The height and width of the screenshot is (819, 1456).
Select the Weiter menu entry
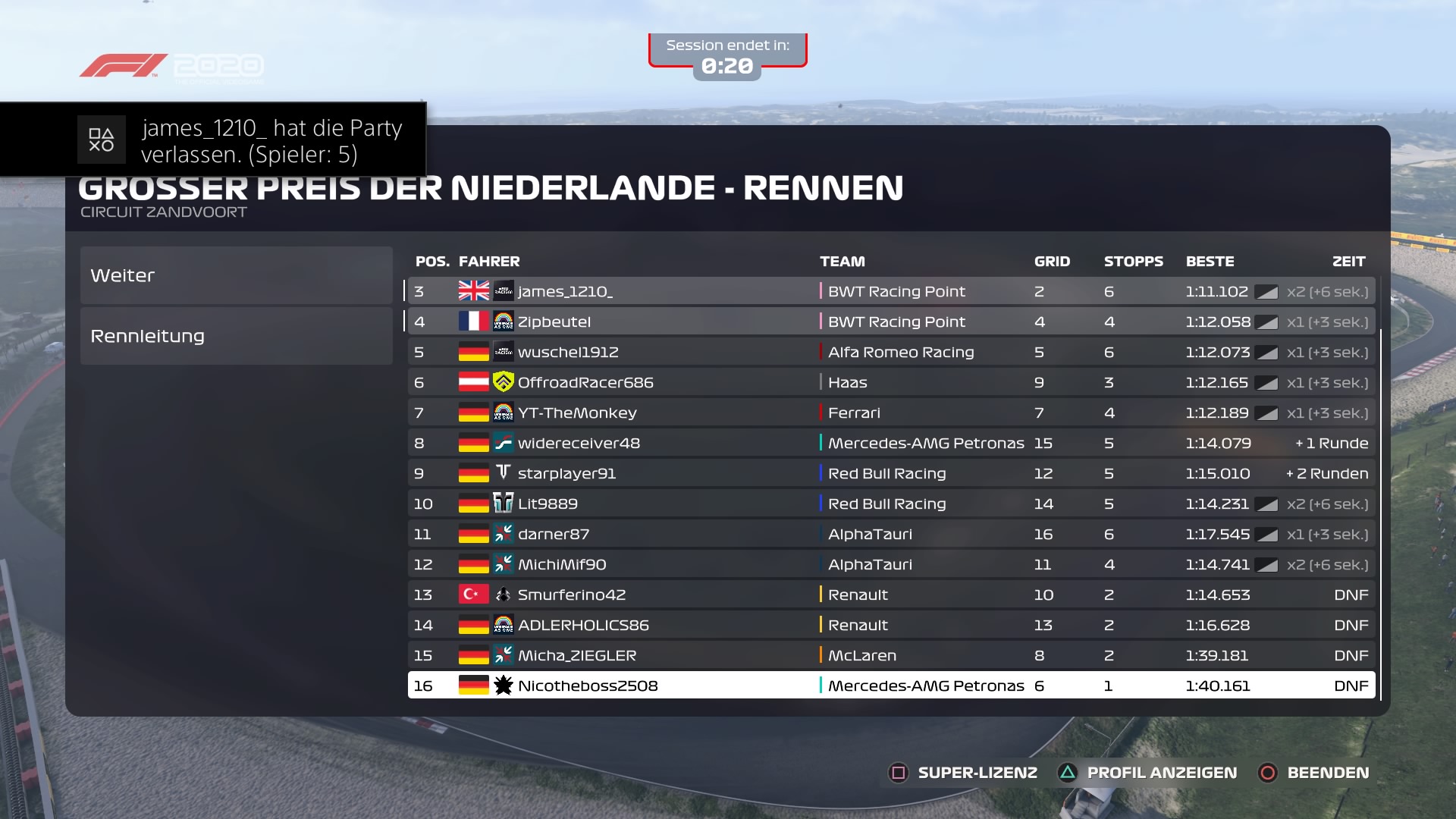[236, 275]
